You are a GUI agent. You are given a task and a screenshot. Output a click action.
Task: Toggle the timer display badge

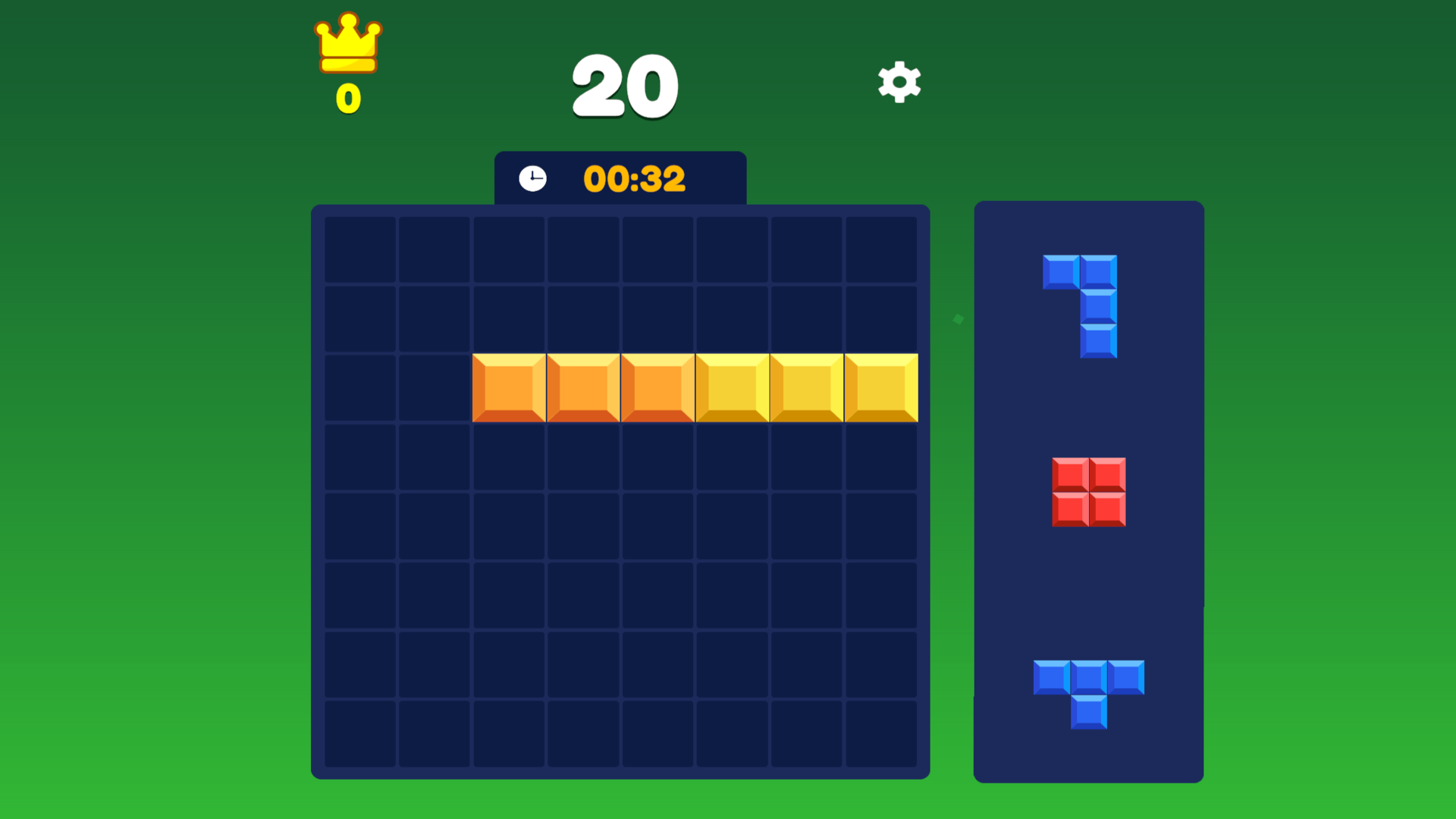click(x=620, y=178)
